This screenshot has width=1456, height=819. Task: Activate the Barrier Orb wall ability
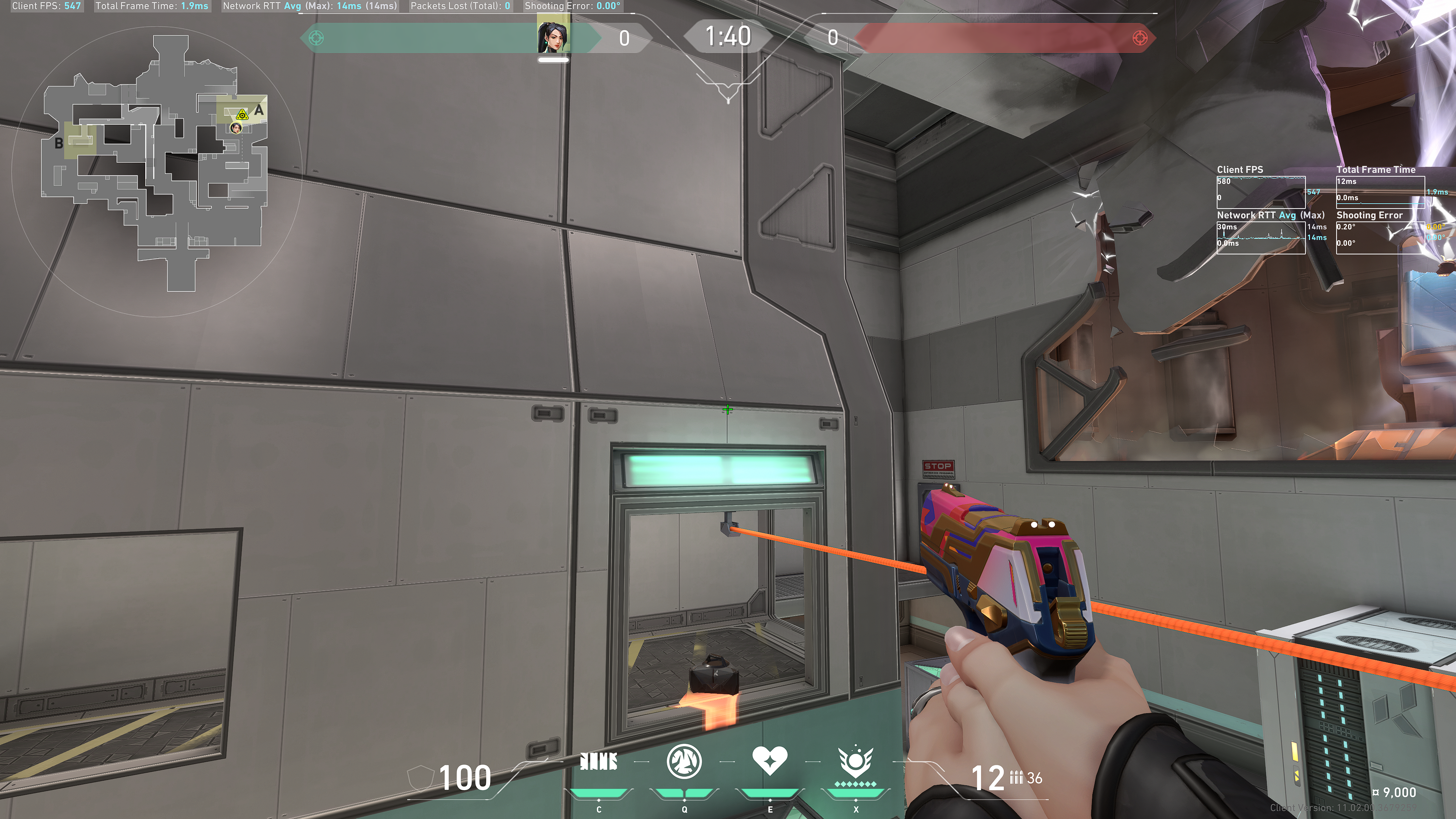click(599, 762)
